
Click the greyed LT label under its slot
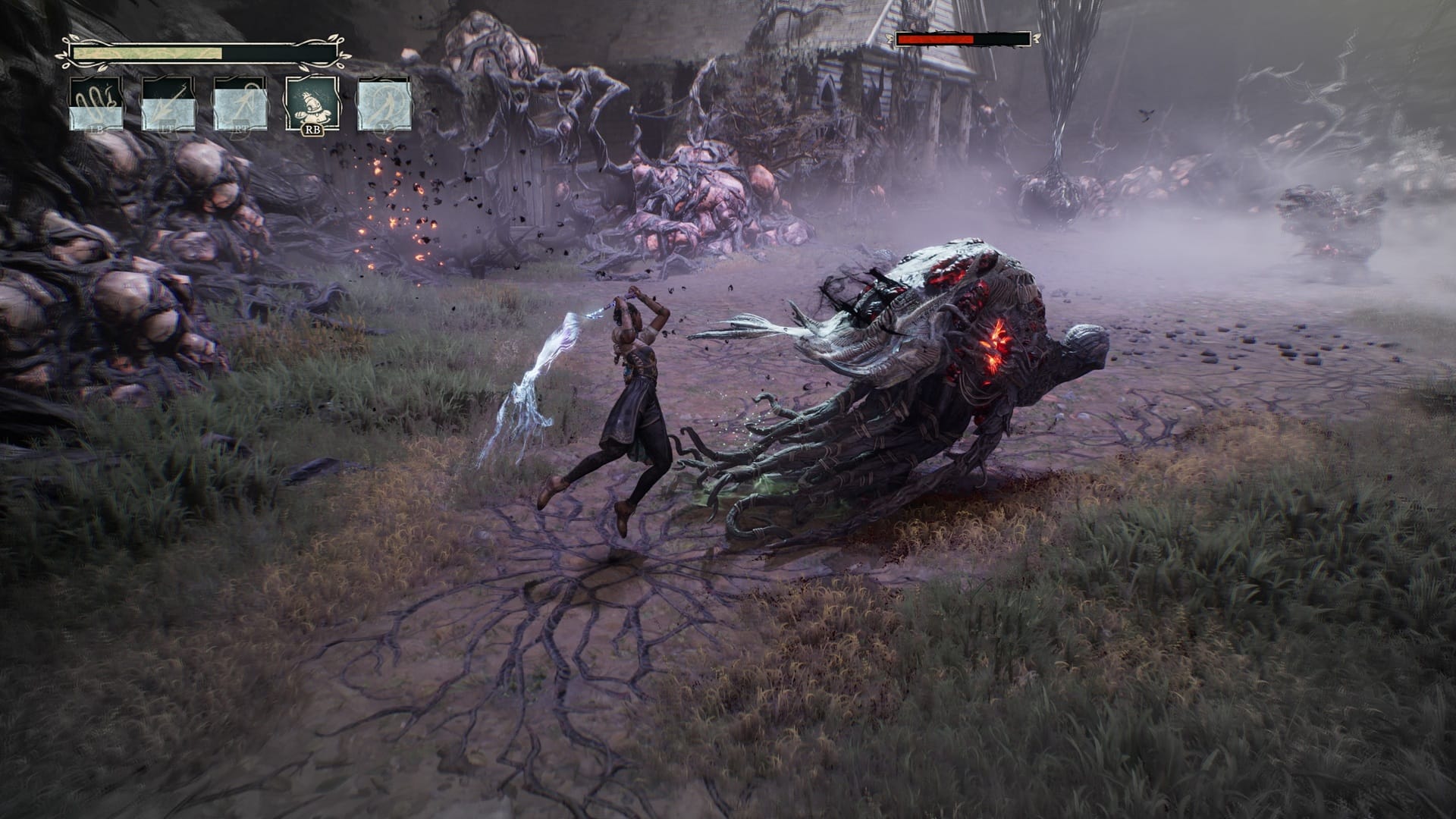coord(168,130)
